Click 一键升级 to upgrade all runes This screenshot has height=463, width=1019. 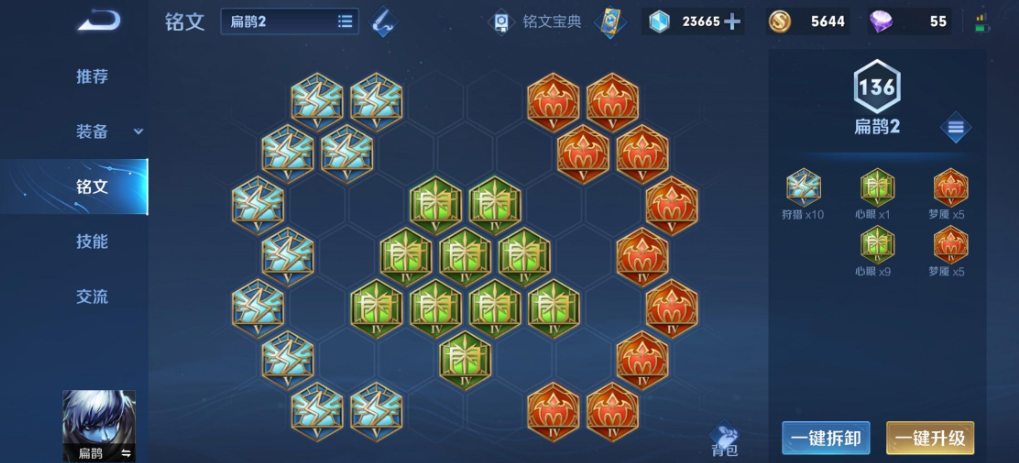[930, 438]
